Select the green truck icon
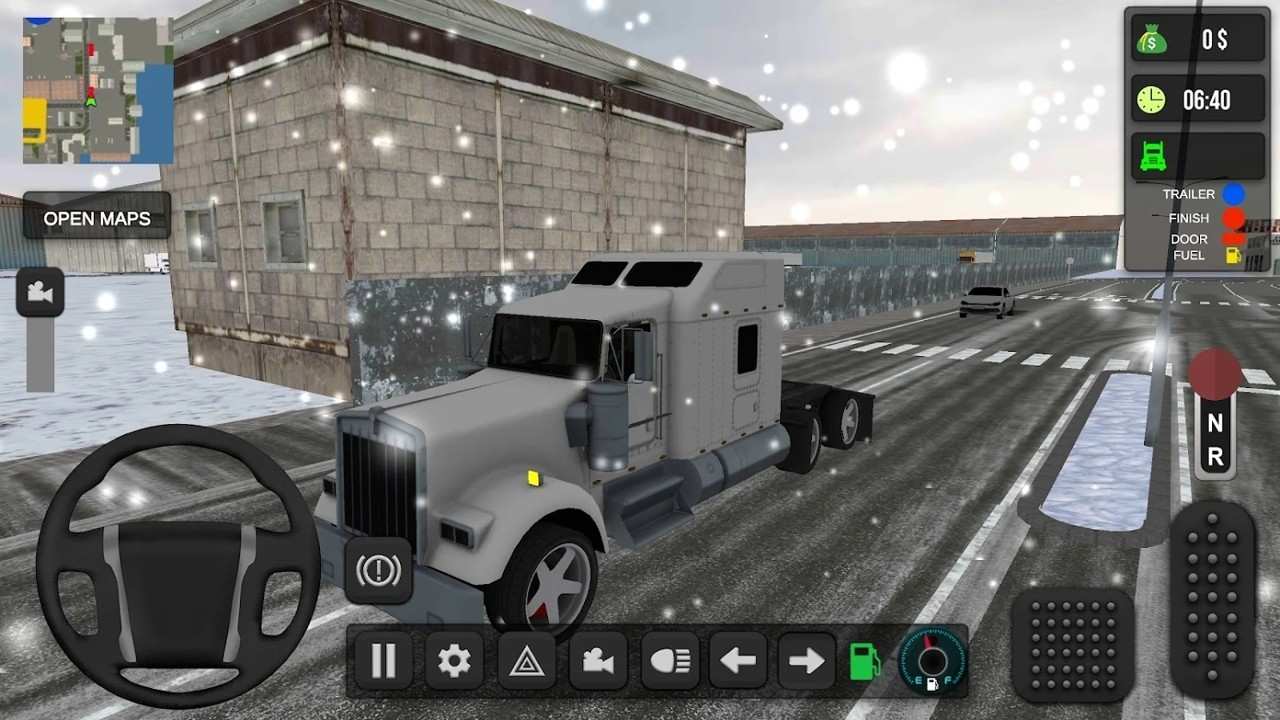 coord(1151,155)
